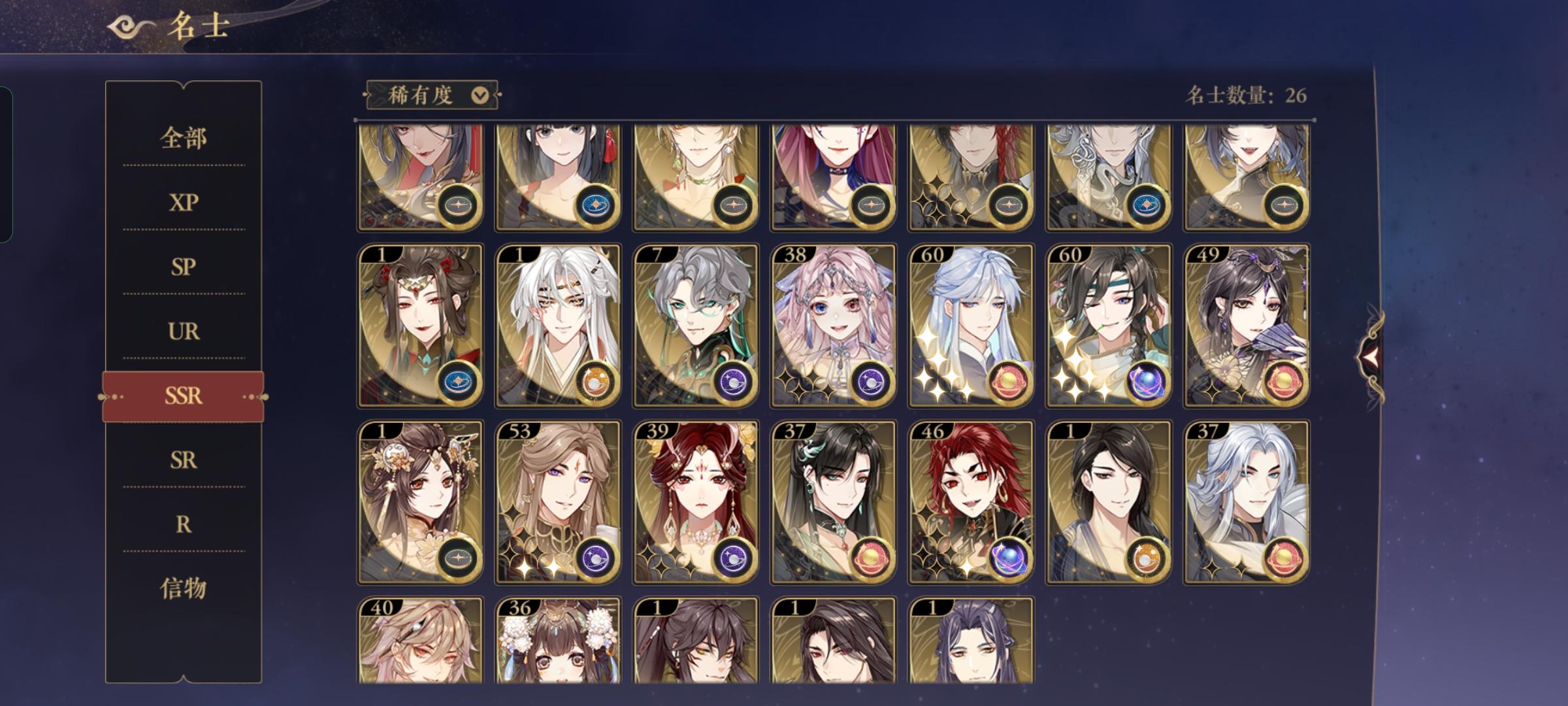
Task: Switch to the 全部 tab
Action: pyautogui.click(x=184, y=139)
